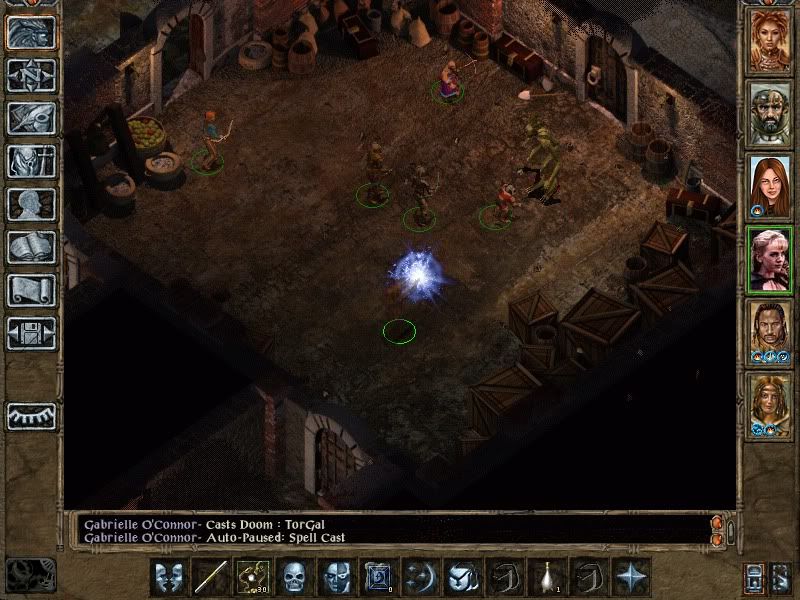Select the green-framed blonde woman portrait

pyautogui.click(x=769, y=259)
